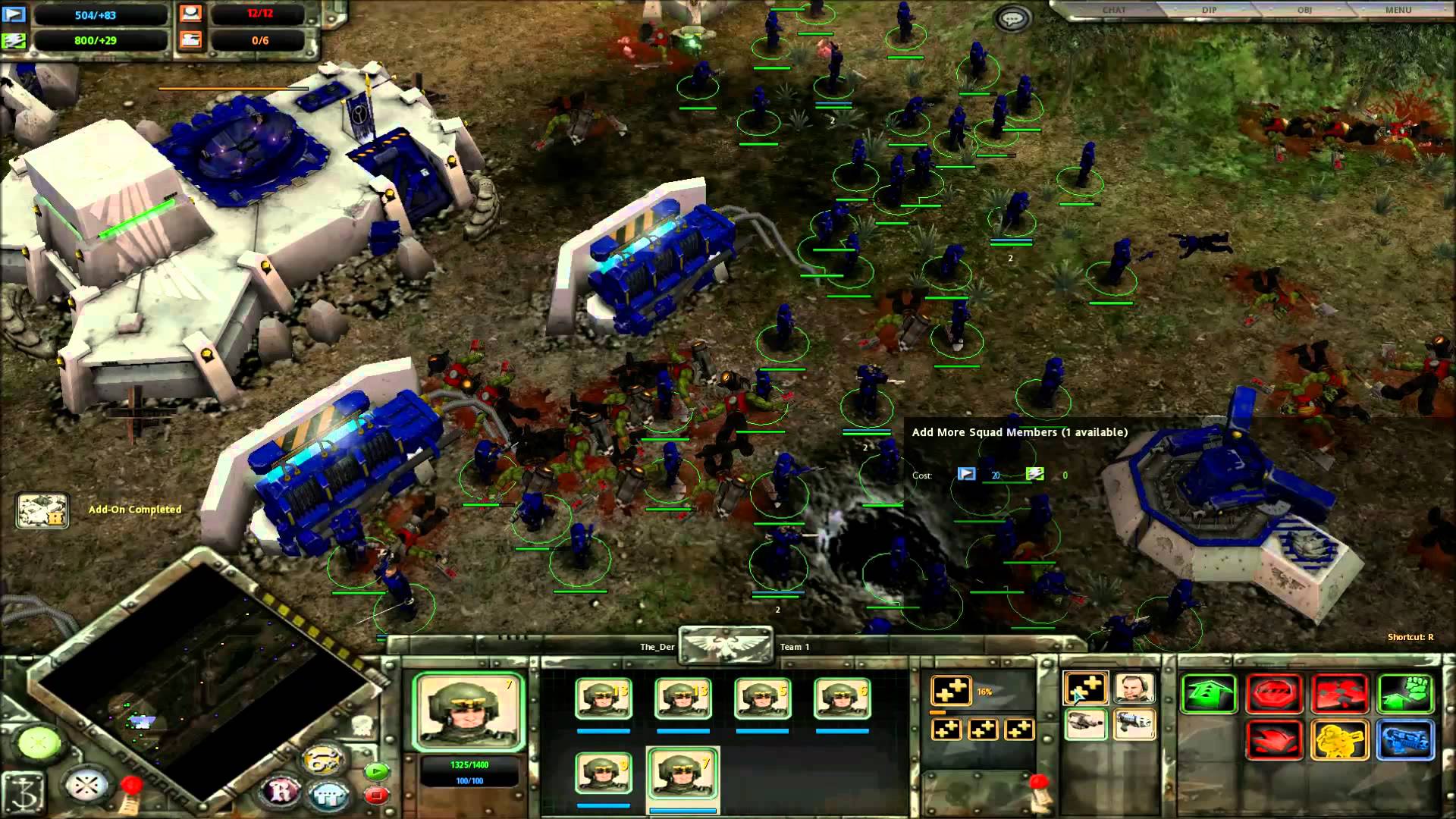
Task: Add the sergeant leader portrait to squad
Action: 1134,689
